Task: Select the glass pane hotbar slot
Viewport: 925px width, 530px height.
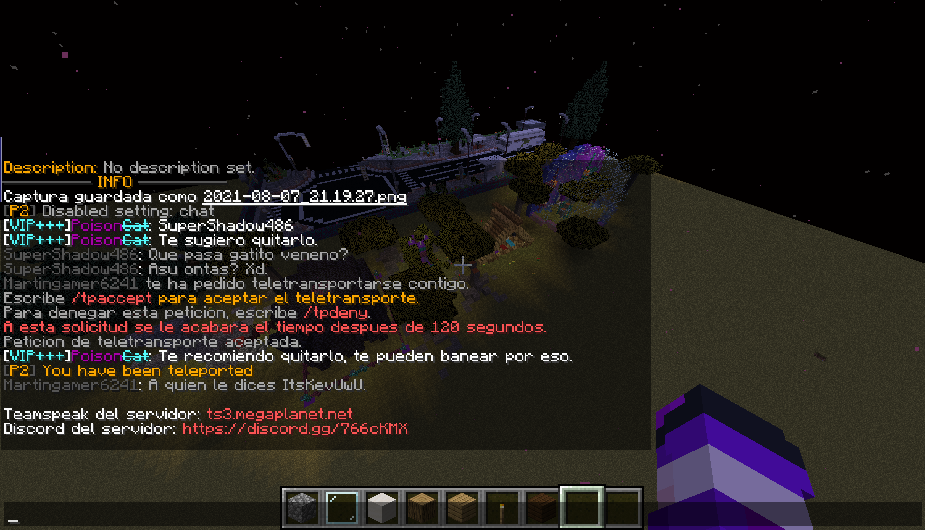Action: click(x=340, y=505)
